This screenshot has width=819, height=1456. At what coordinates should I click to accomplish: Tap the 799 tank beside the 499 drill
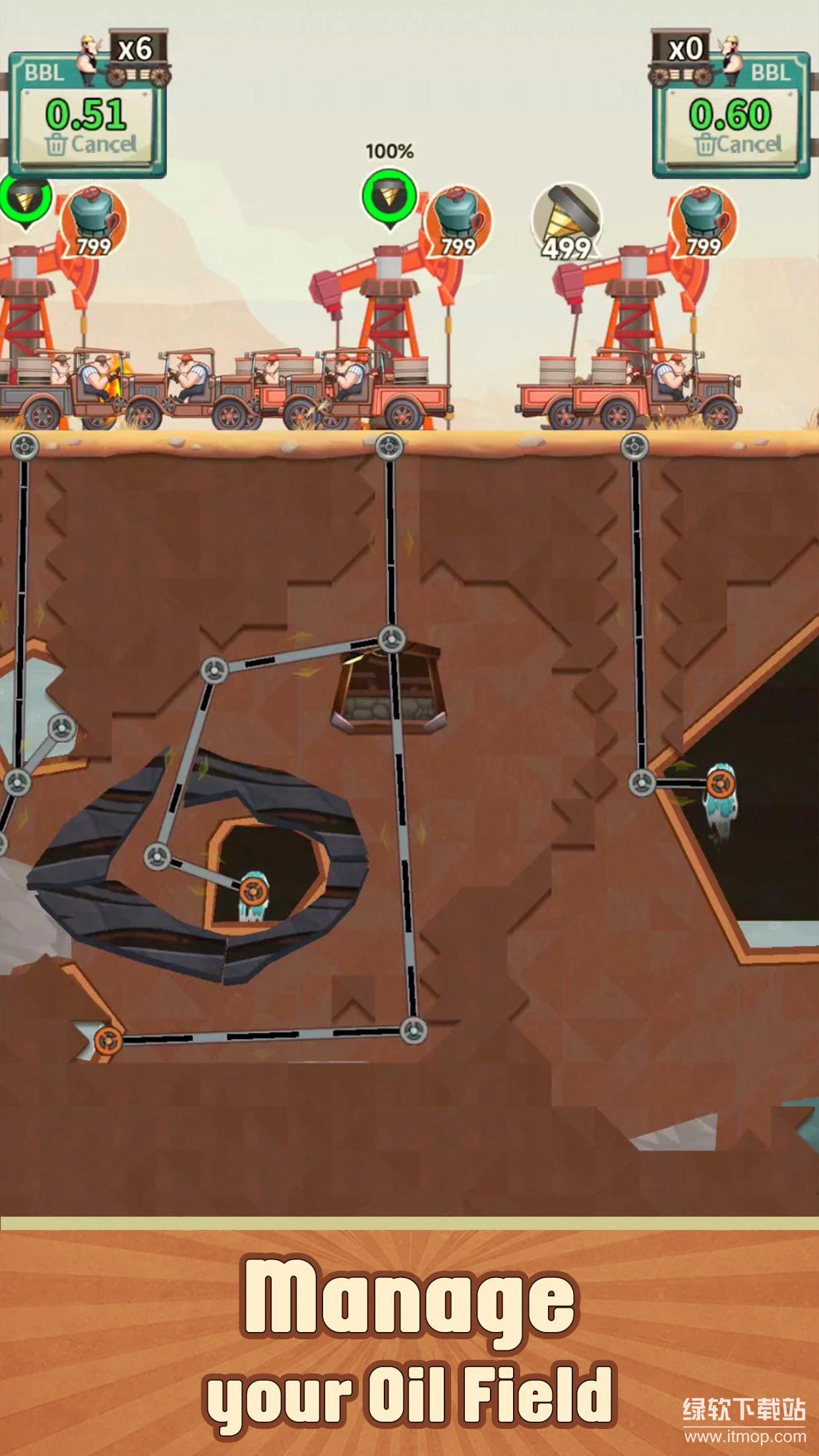pyautogui.click(x=704, y=221)
